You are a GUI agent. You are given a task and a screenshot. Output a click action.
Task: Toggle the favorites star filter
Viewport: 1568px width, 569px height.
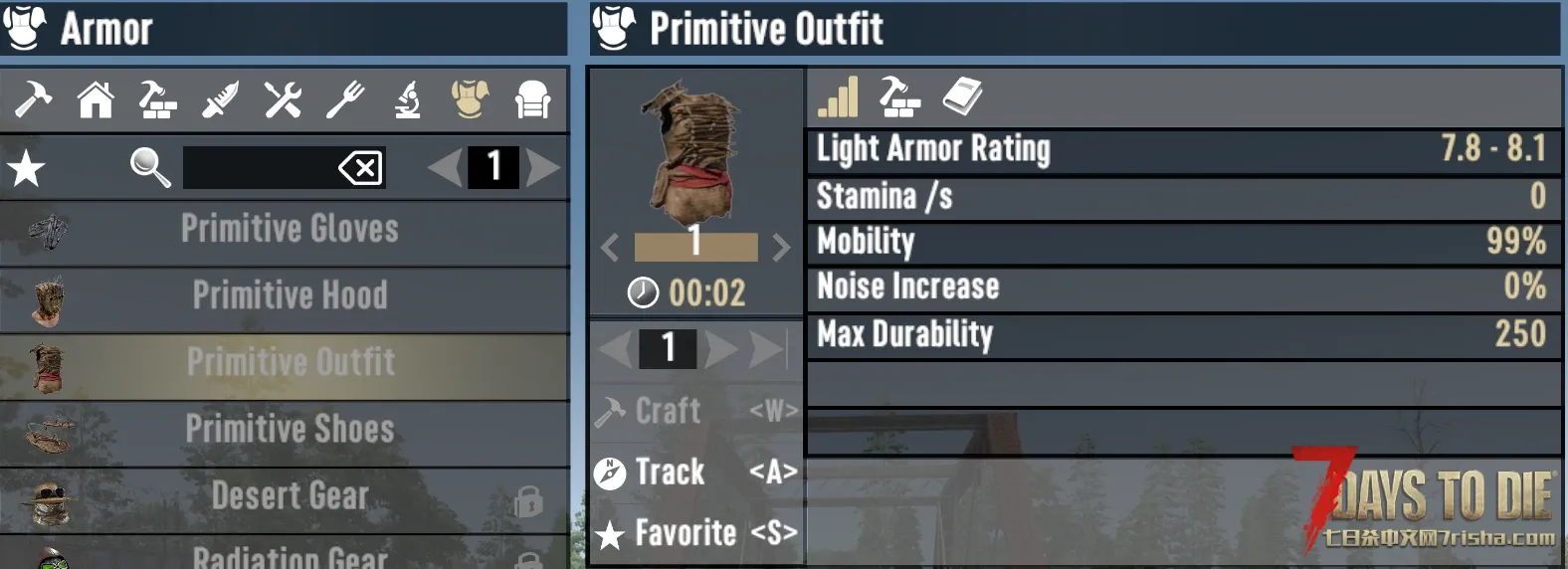pyautogui.click(x=27, y=168)
